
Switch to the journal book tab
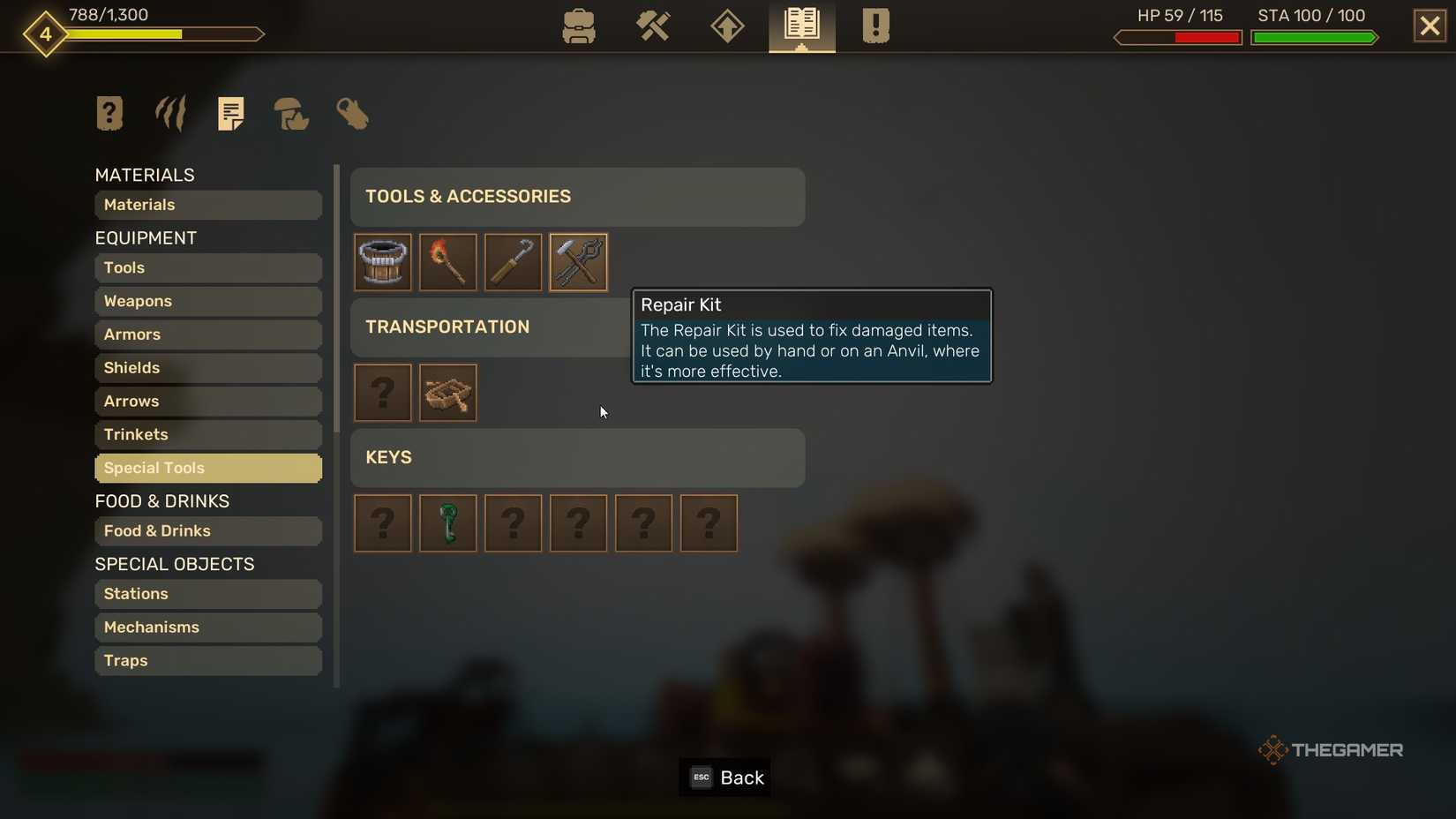pyautogui.click(x=800, y=26)
